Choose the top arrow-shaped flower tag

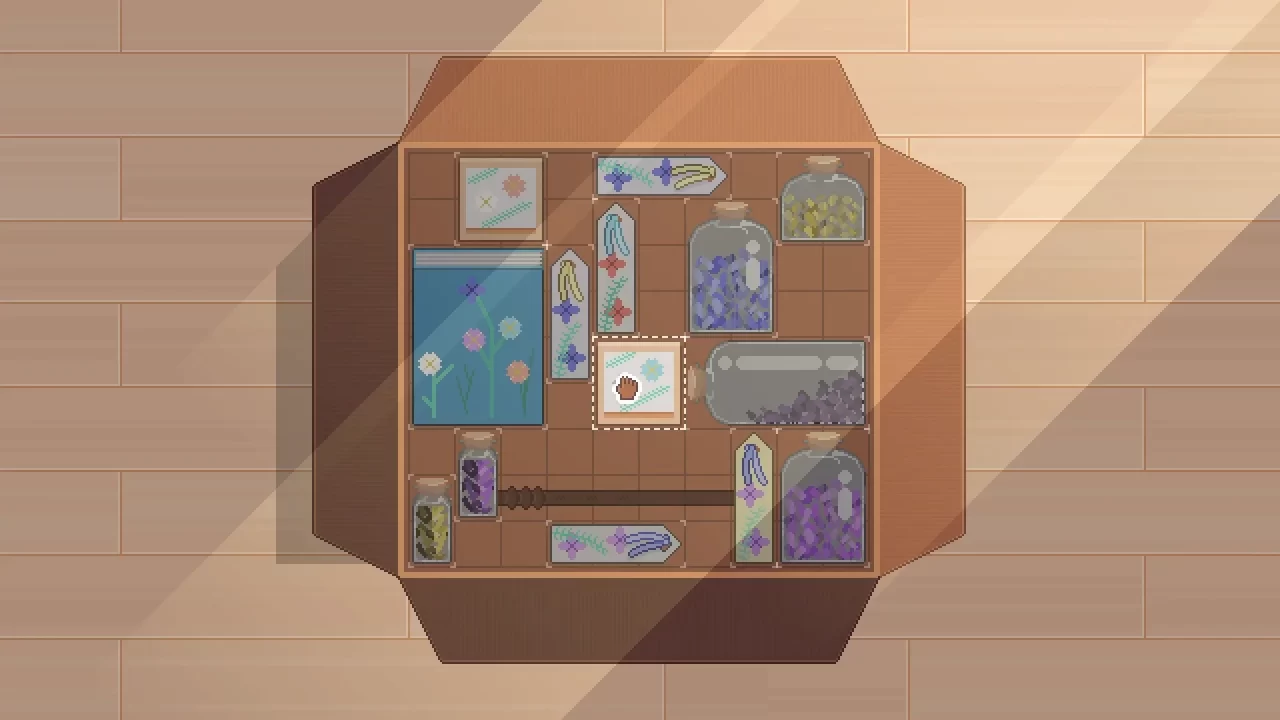click(x=658, y=175)
